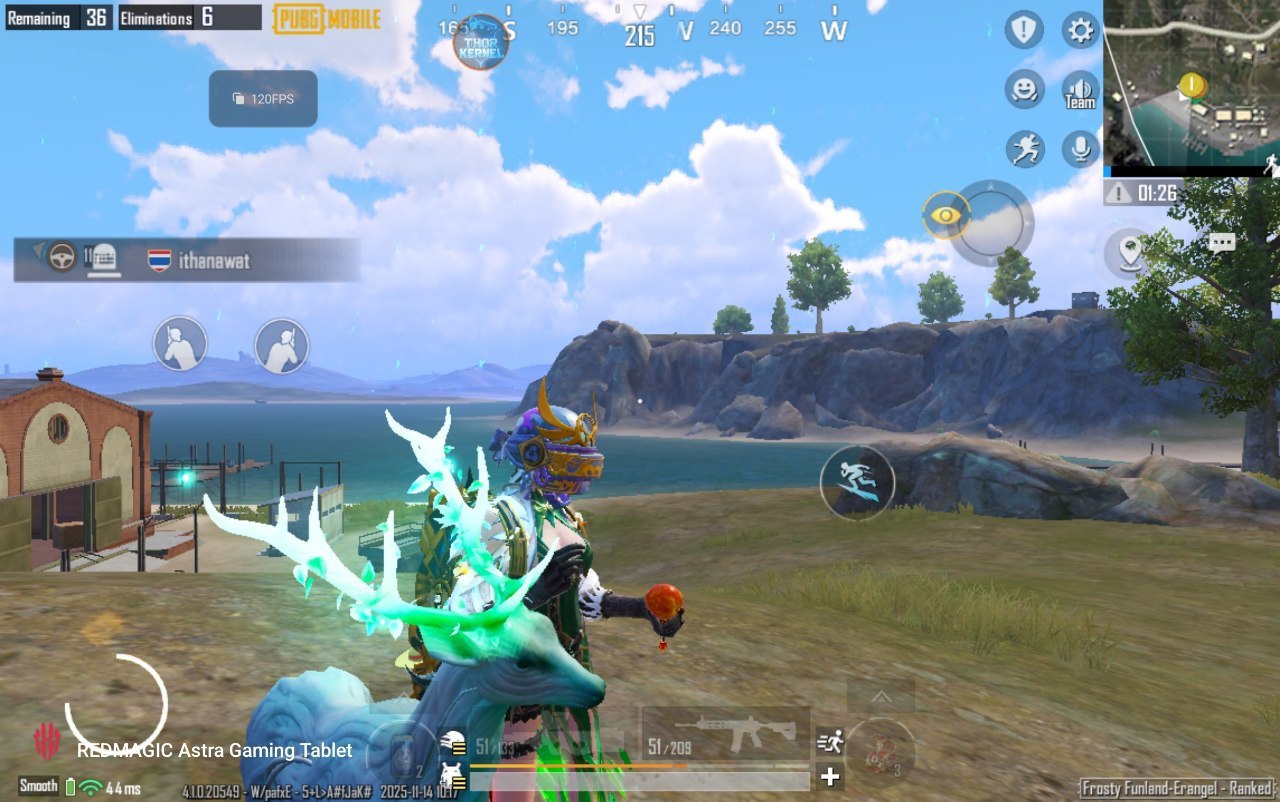Image resolution: width=1280 pixels, height=802 pixels.
Task: Select the throwable item slot
Action: [880, 750]
